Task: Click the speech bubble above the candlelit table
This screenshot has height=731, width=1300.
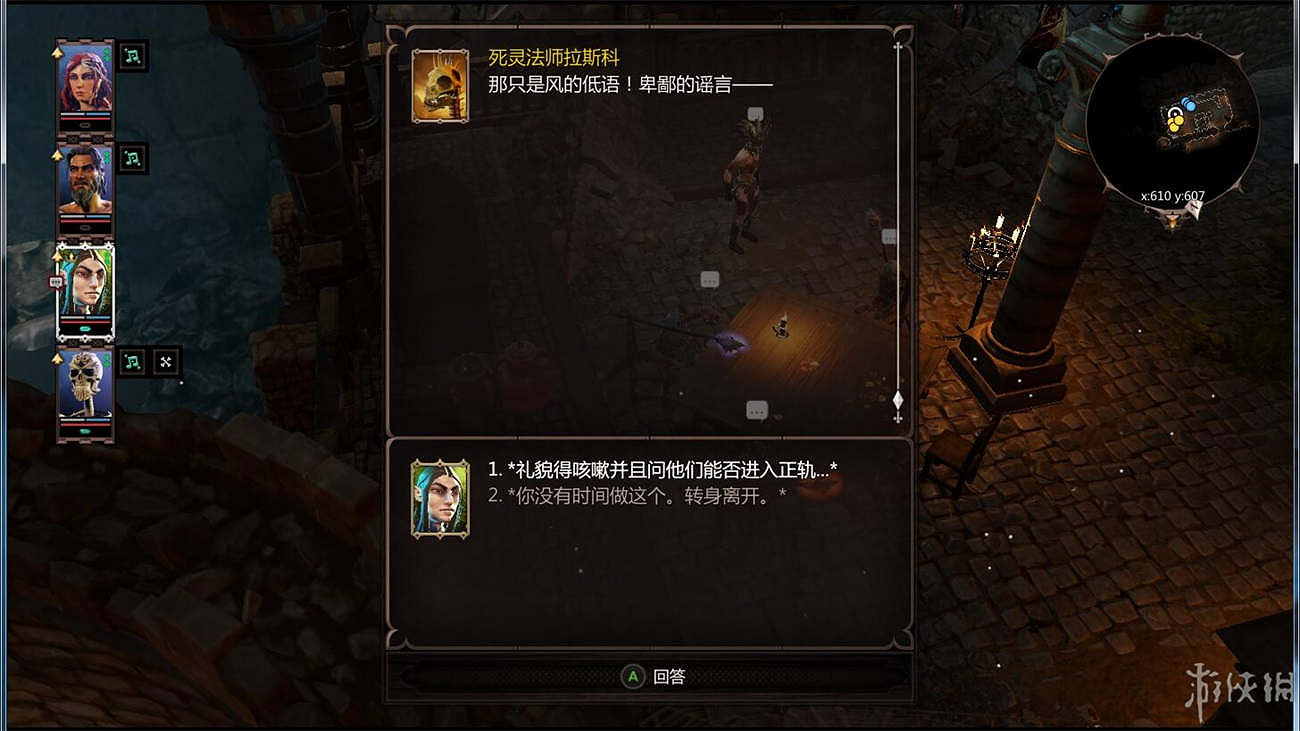Action: 709,278
